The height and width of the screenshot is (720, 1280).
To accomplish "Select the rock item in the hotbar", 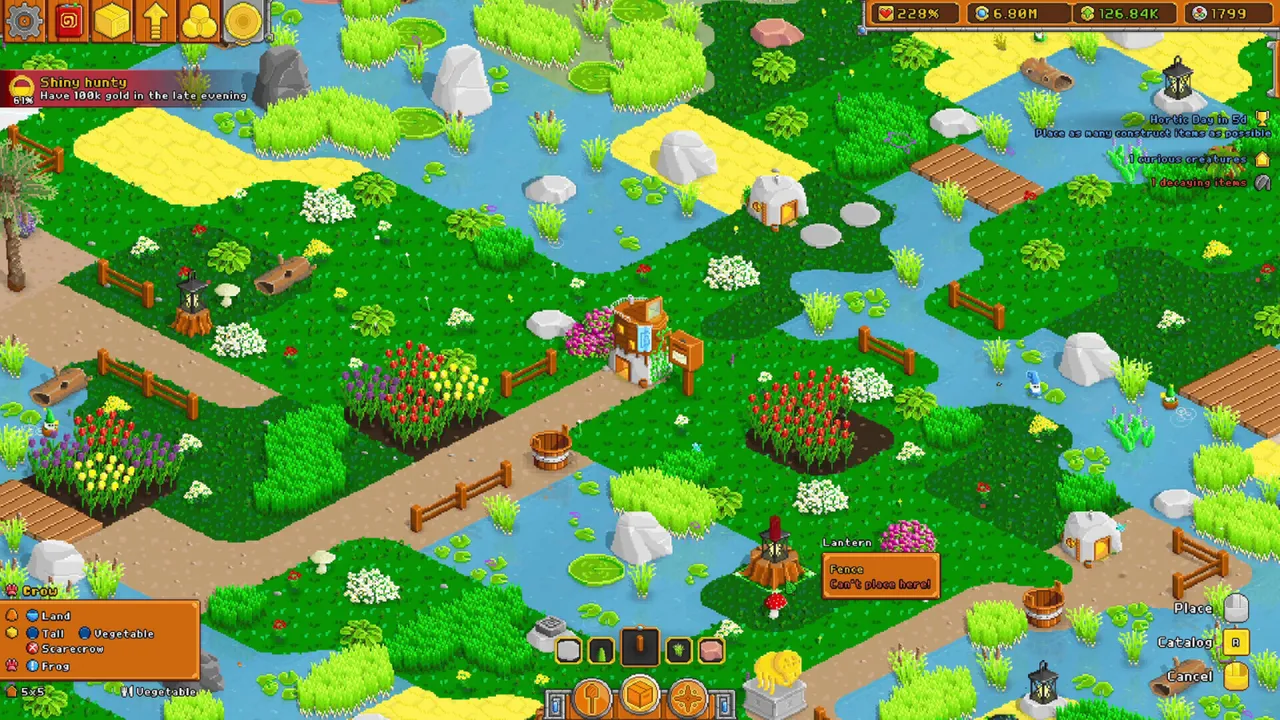I will point(568,650).
